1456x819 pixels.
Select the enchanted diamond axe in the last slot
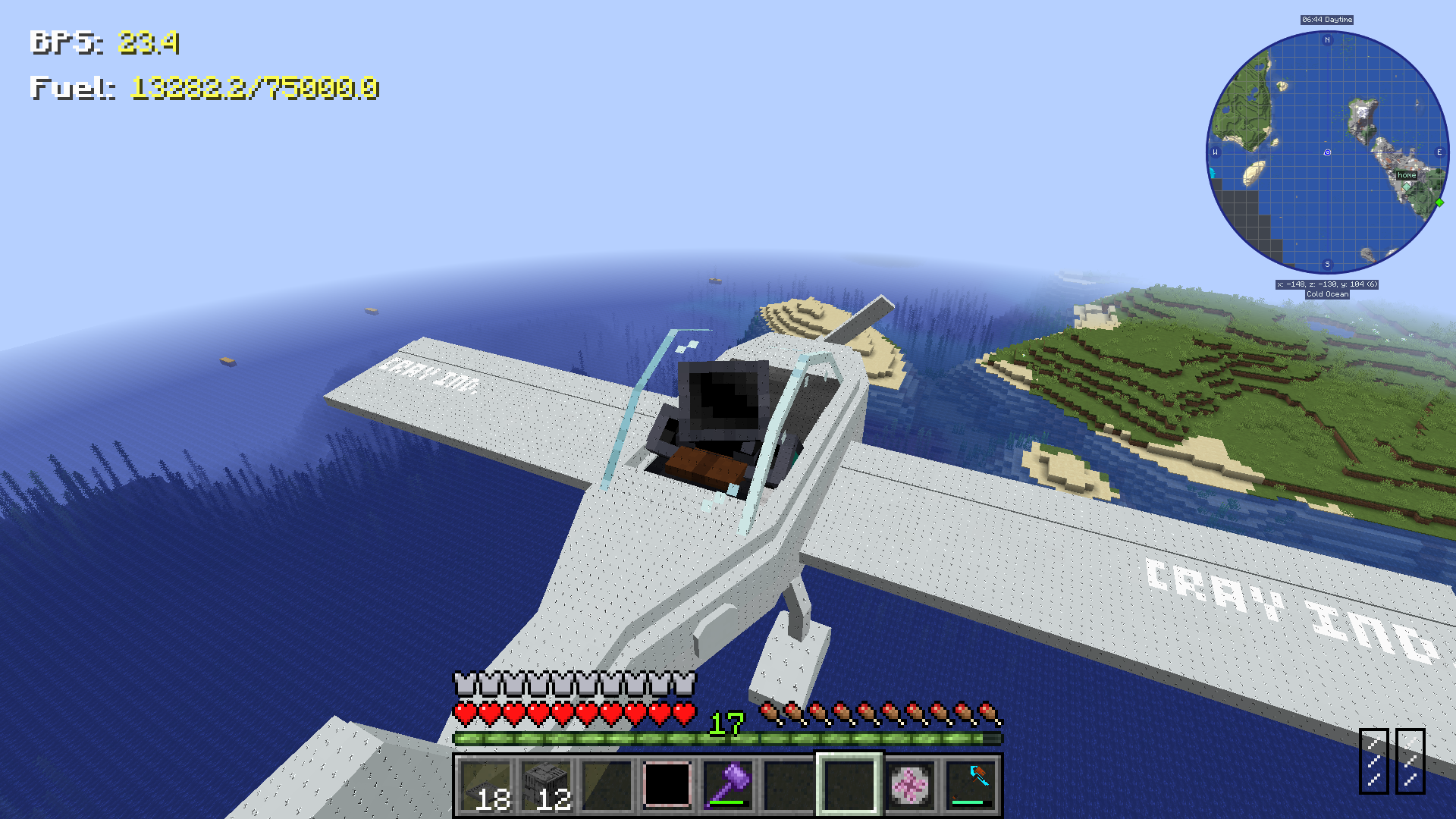point(971,785)
